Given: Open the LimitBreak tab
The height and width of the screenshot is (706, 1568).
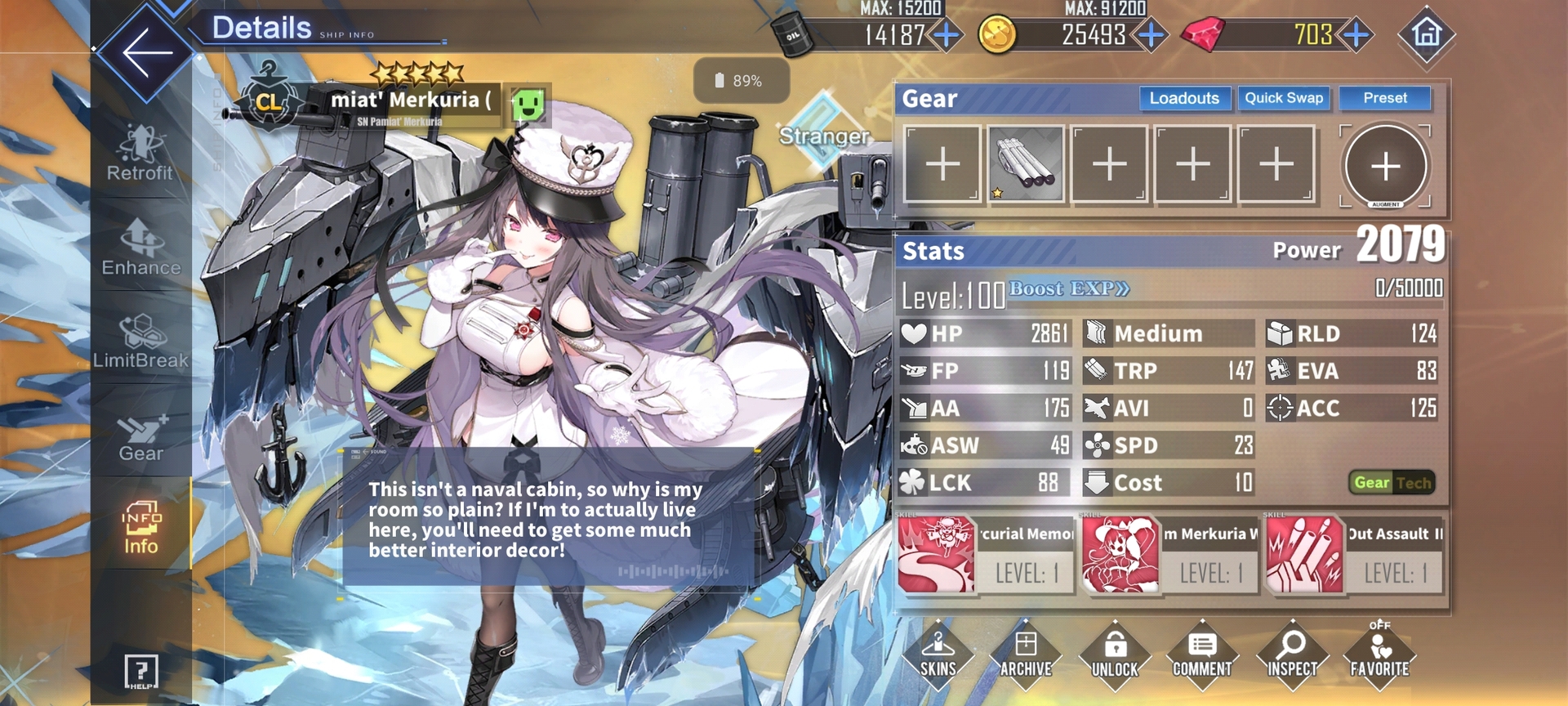Looking at the screenshot, I should (x=140, y=341).
